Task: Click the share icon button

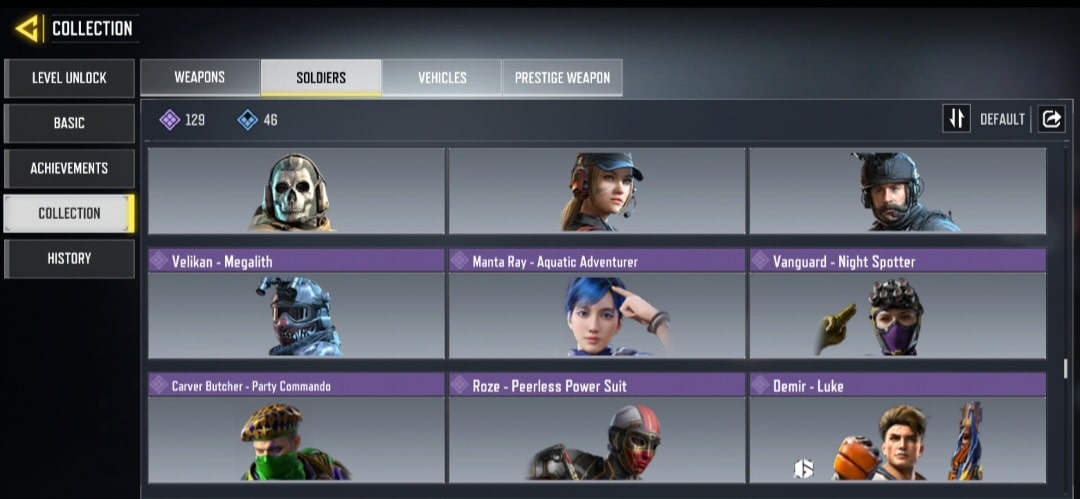Action: click(x=1052, y=119)
